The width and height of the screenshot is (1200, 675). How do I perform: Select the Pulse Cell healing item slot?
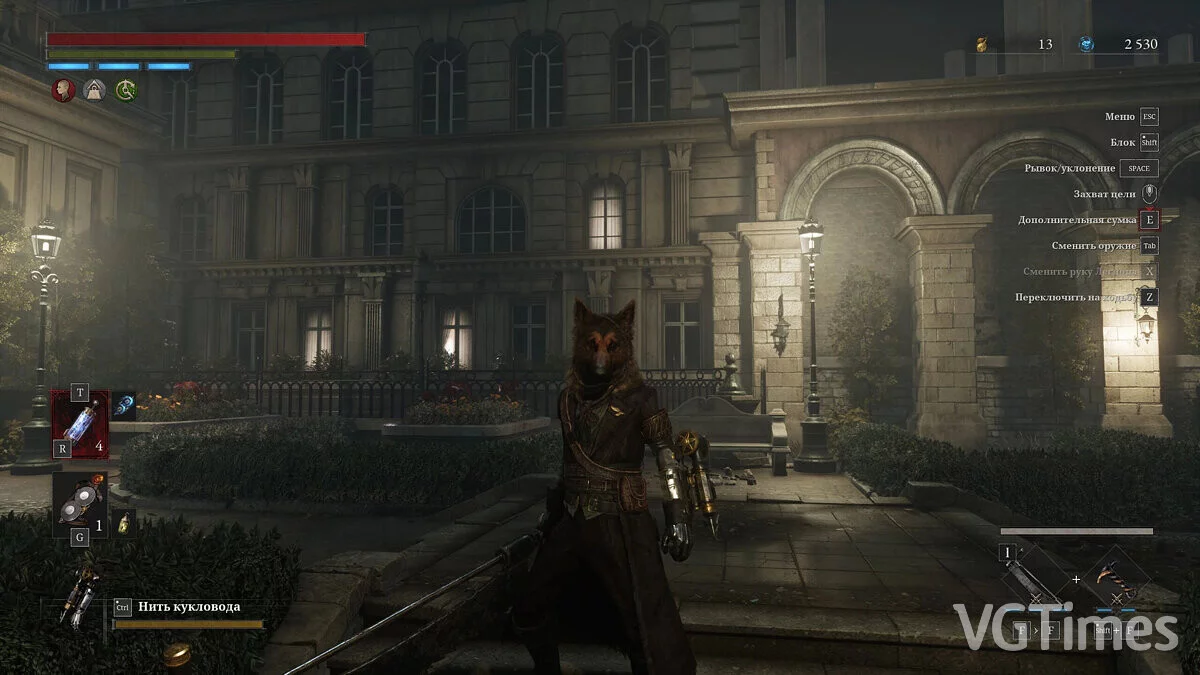pyautogui.click(x=80, y=424)
